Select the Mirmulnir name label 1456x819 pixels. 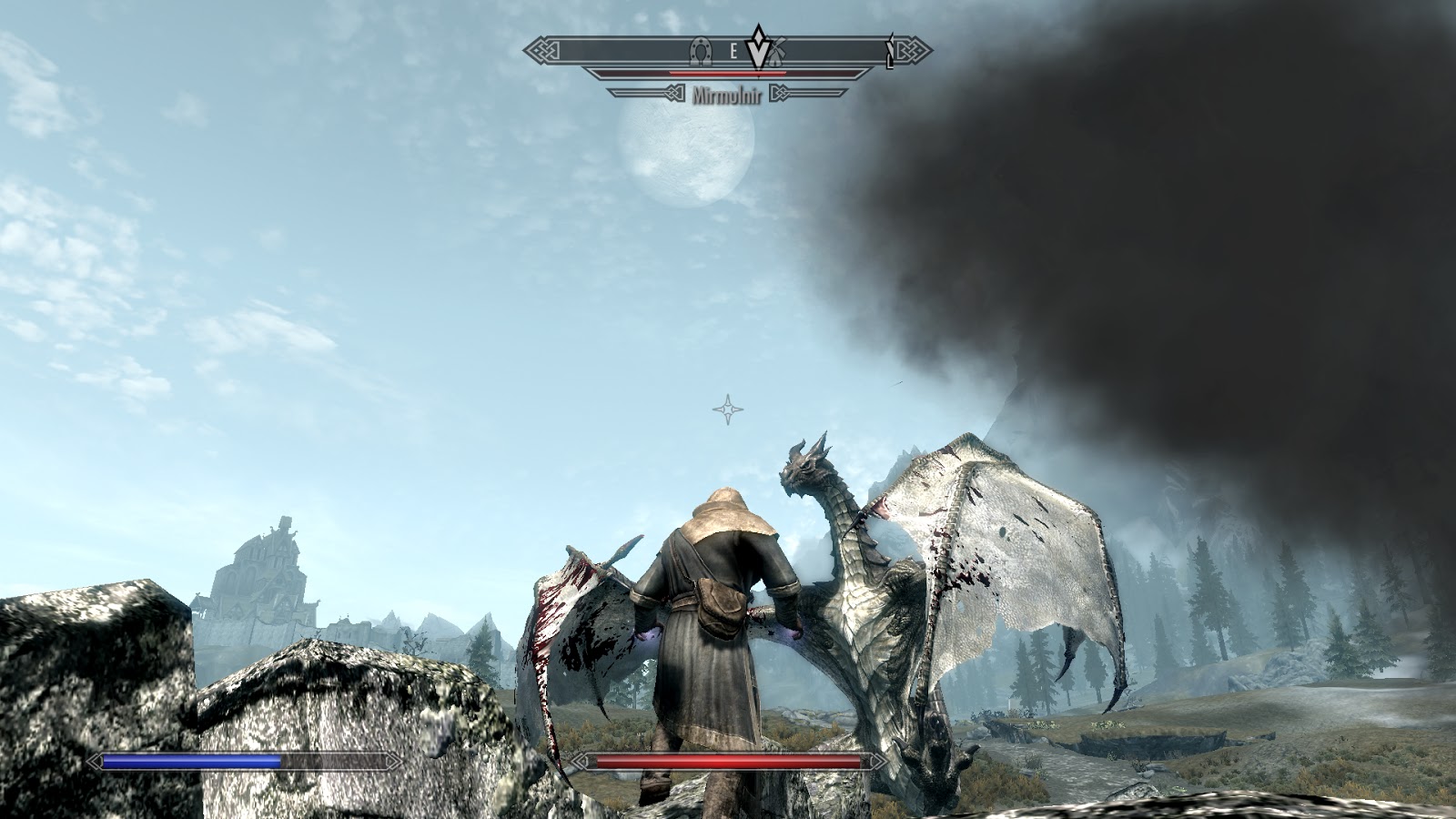728,93
